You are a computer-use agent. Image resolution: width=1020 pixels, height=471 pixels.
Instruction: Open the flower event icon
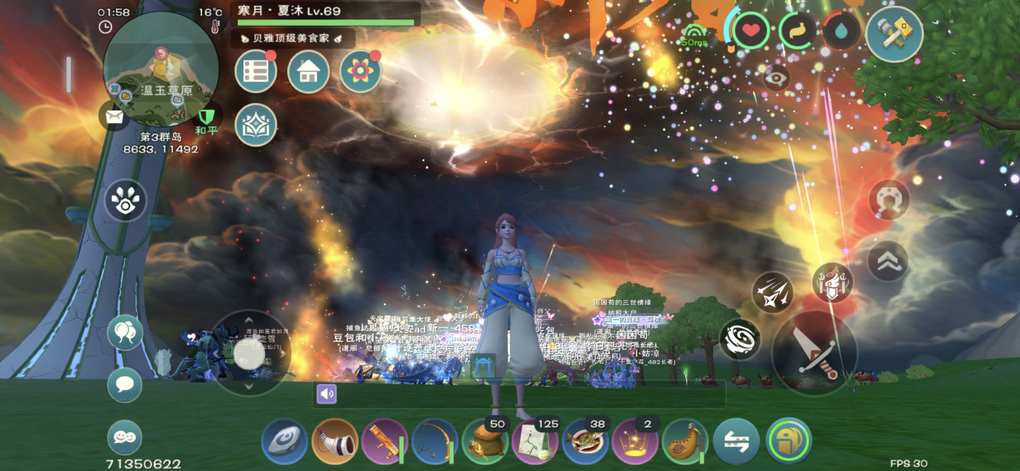coord(360,71)
